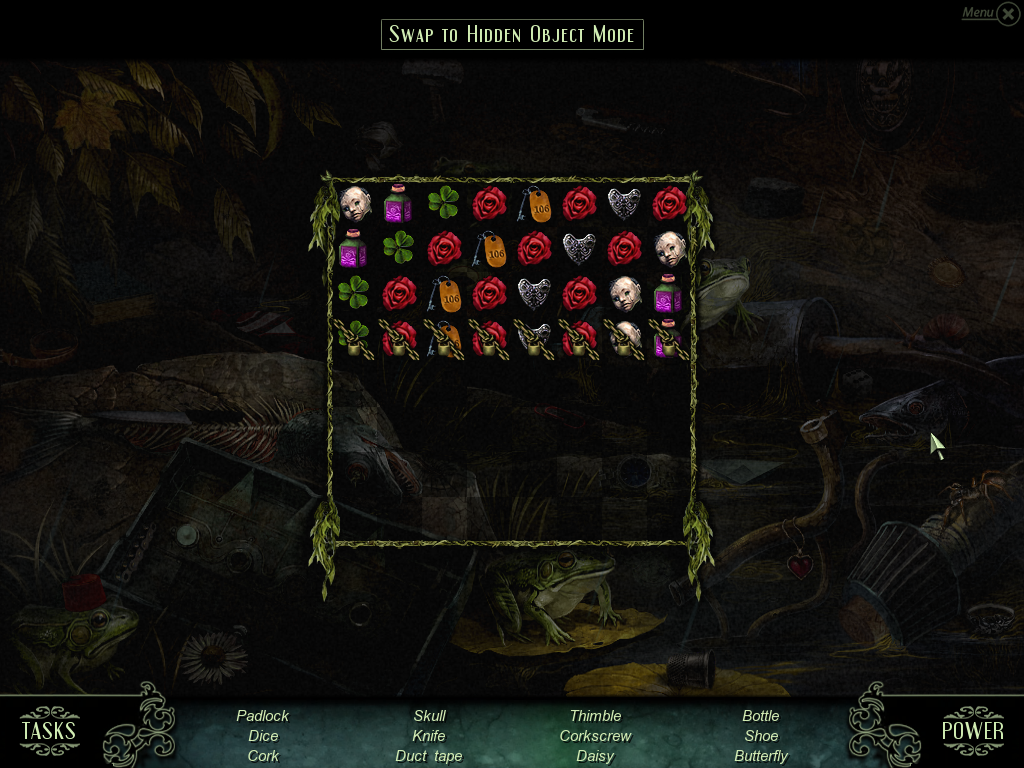1024x768 pixels.
Task: Select the chained doll head tile
Action: tap(624, 339)
